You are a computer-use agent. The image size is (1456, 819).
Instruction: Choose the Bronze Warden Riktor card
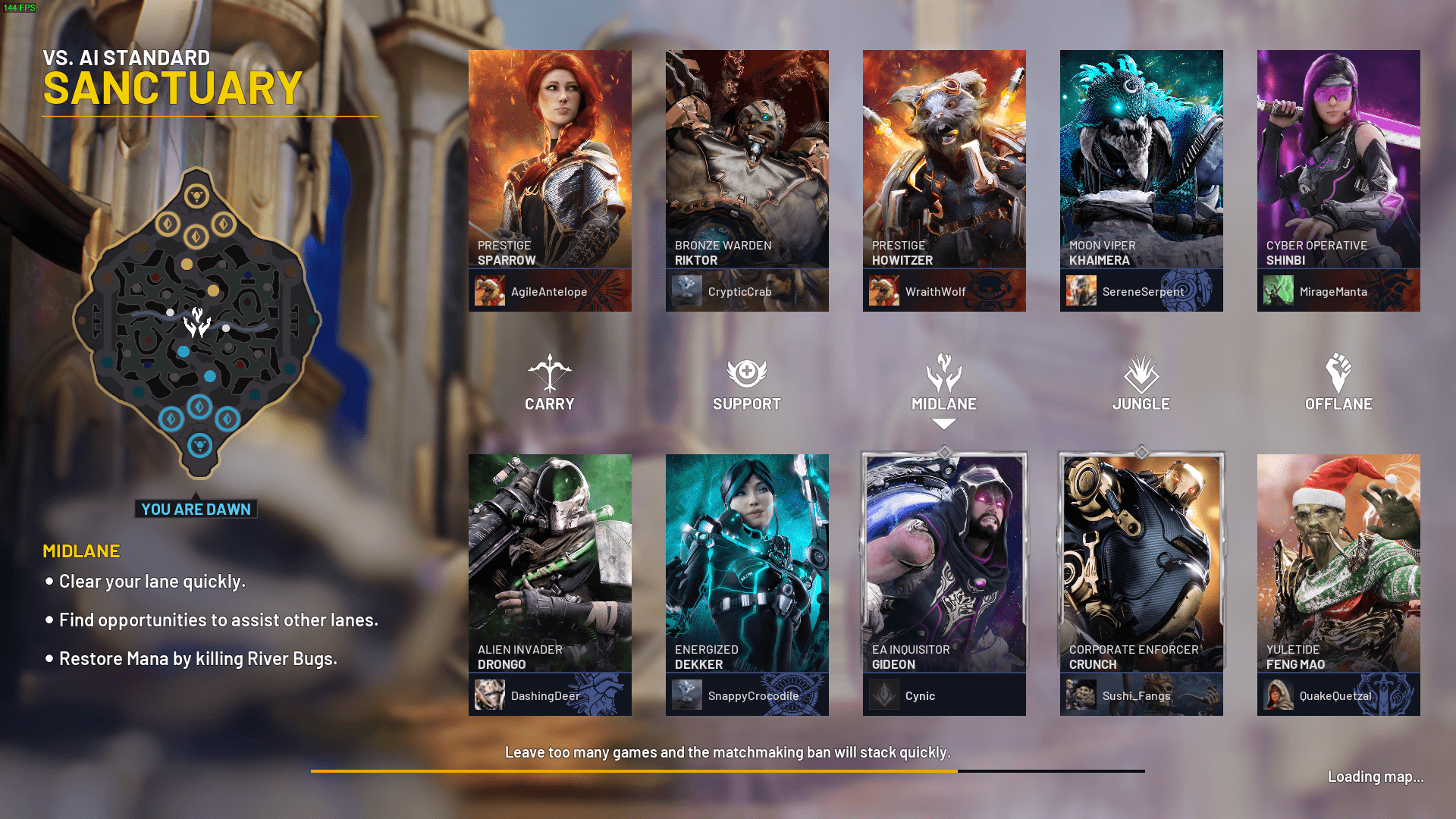point(747,159)
